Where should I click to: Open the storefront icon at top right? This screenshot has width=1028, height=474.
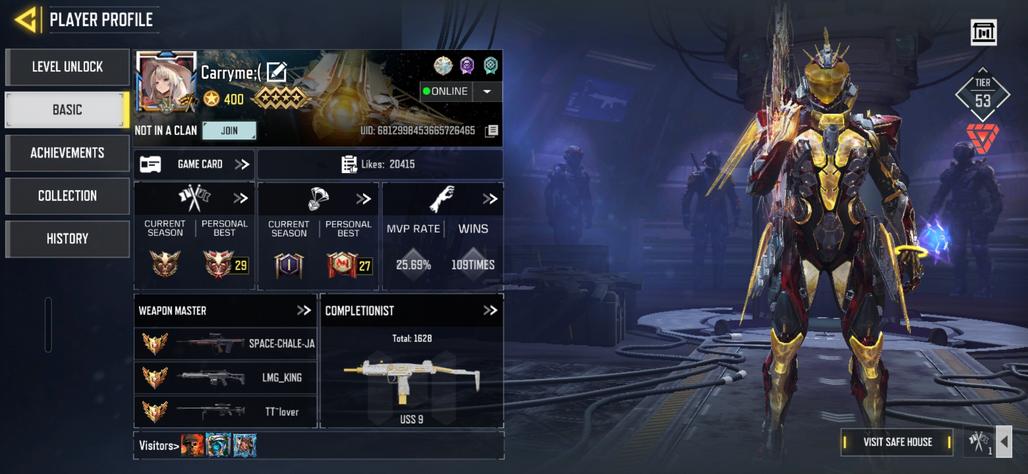tap(984, 33)
